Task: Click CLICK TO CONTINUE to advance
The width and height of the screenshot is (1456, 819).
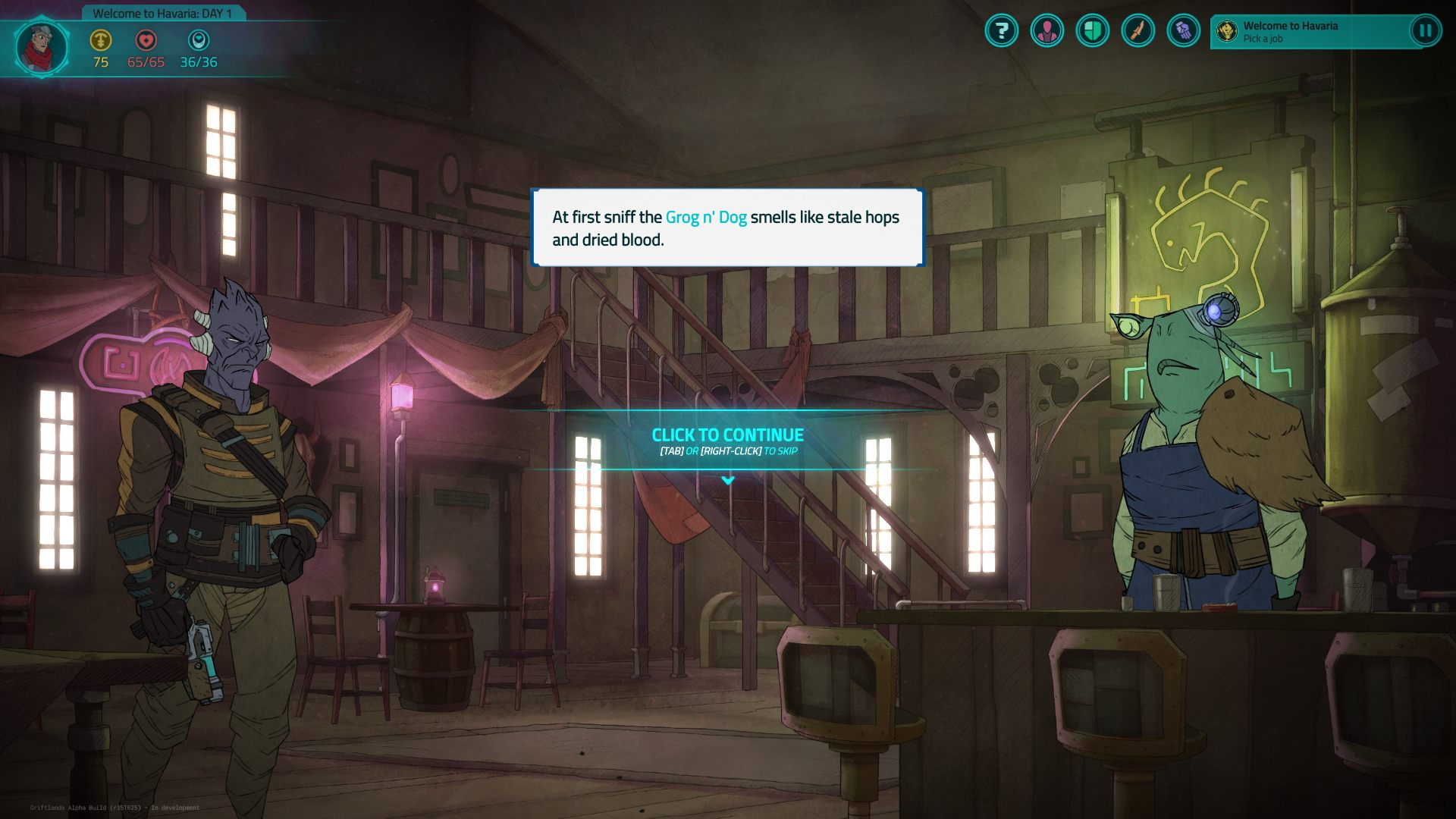Action: (x=727, y=435)
